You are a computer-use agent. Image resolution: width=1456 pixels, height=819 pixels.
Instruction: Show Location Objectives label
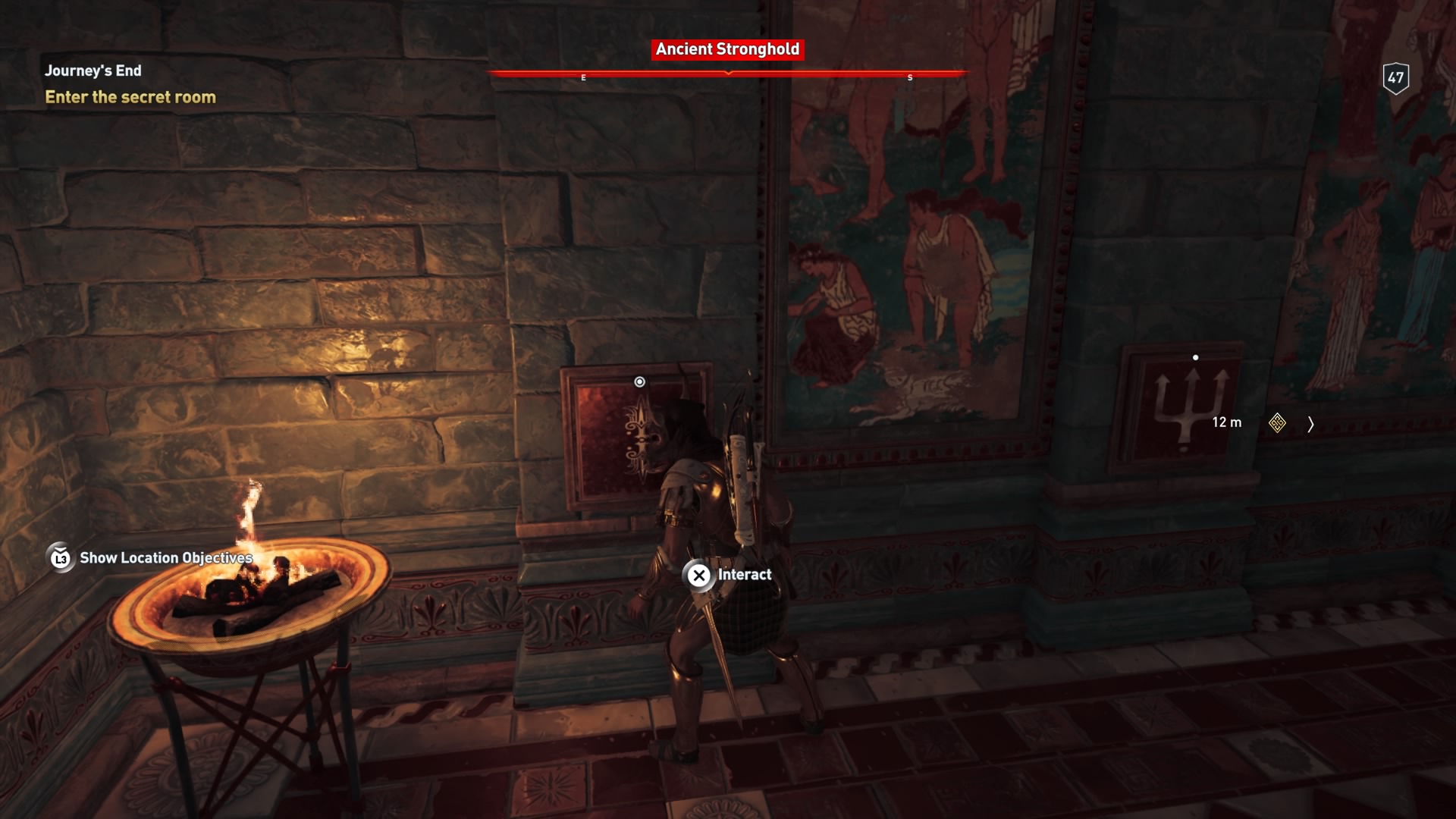tap(165, 558)
